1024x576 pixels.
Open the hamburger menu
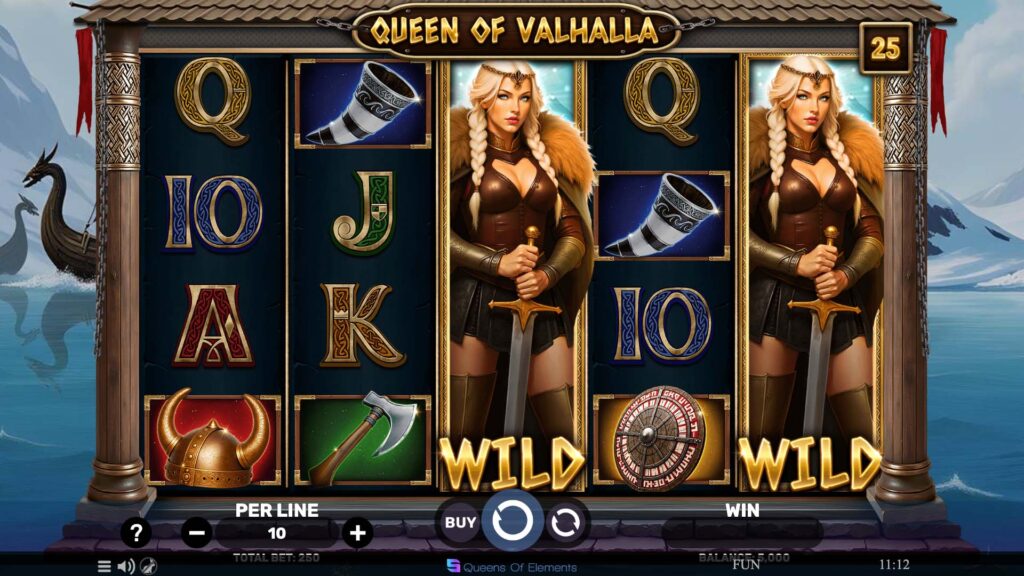[104, 566]
